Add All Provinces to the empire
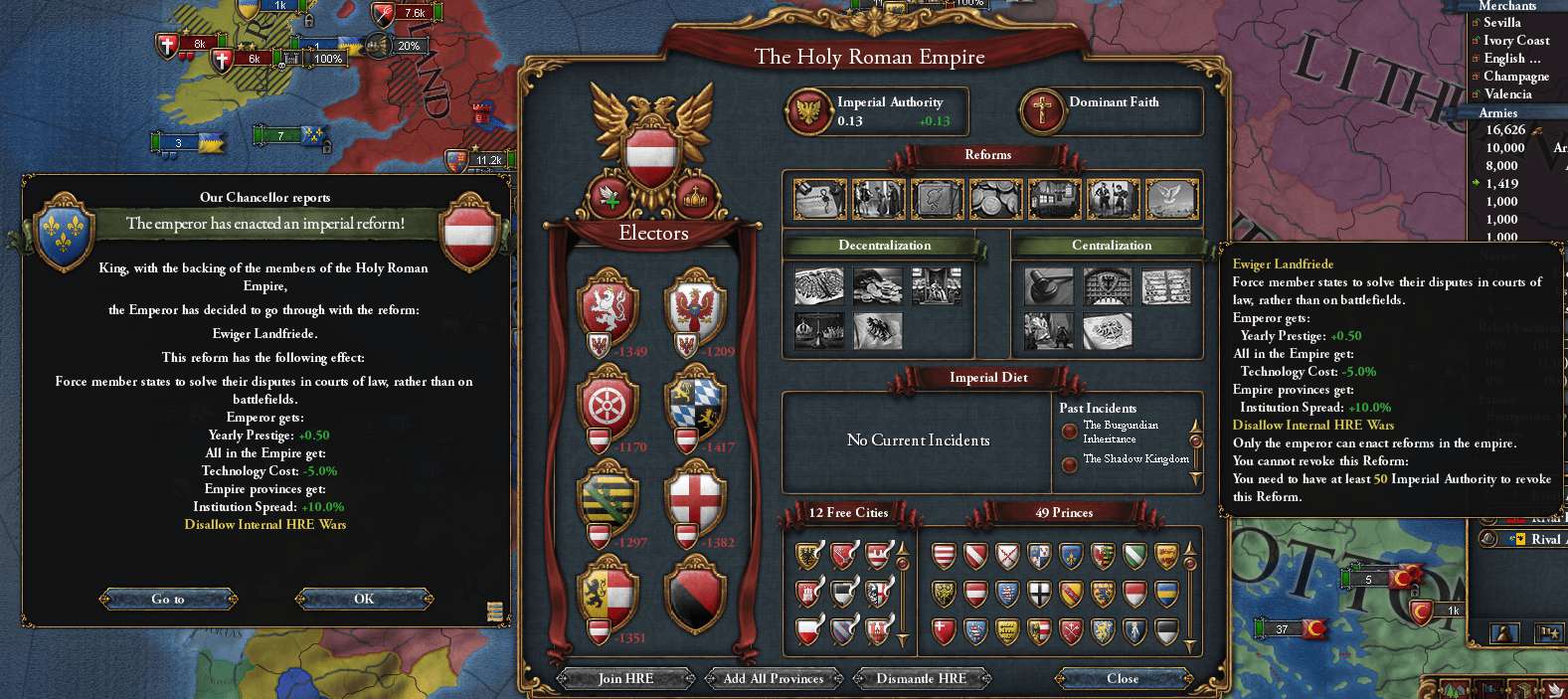This screenshot has width=1568, height=699. click(x=773, y=678)
